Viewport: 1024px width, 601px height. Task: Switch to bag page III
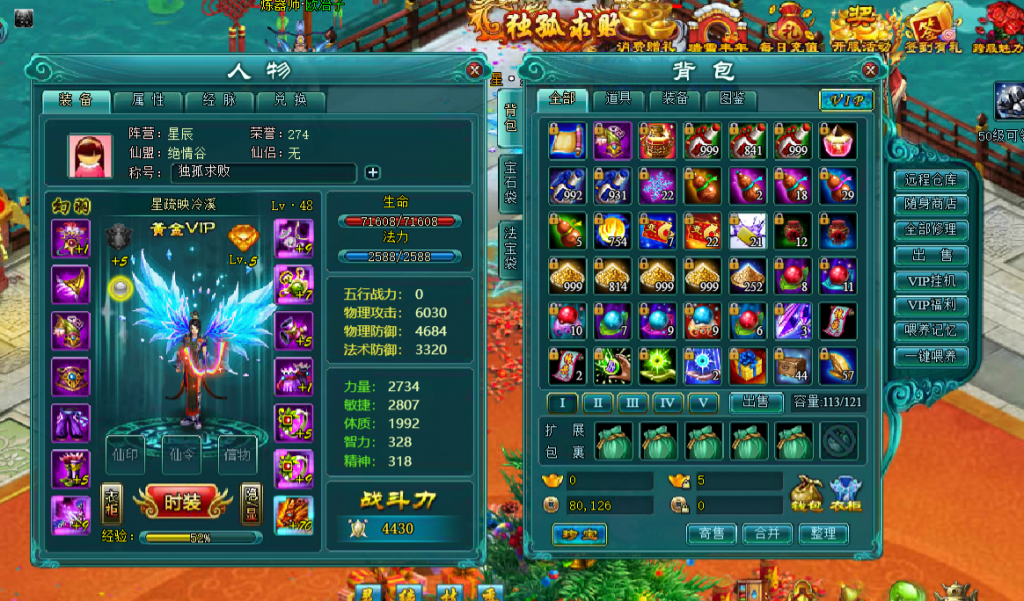coord(632,402)
